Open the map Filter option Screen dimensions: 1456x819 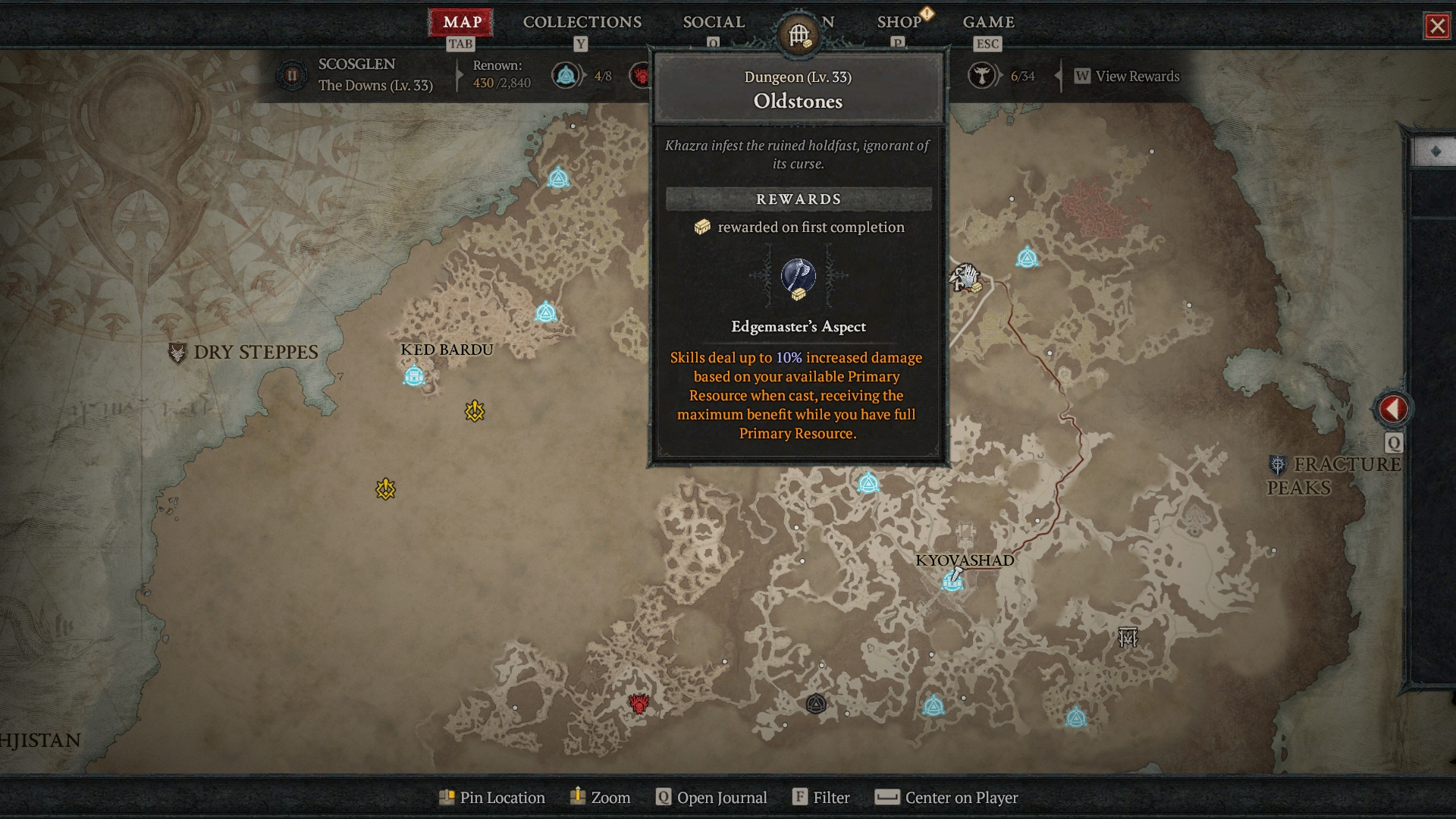tap(821, 797)
